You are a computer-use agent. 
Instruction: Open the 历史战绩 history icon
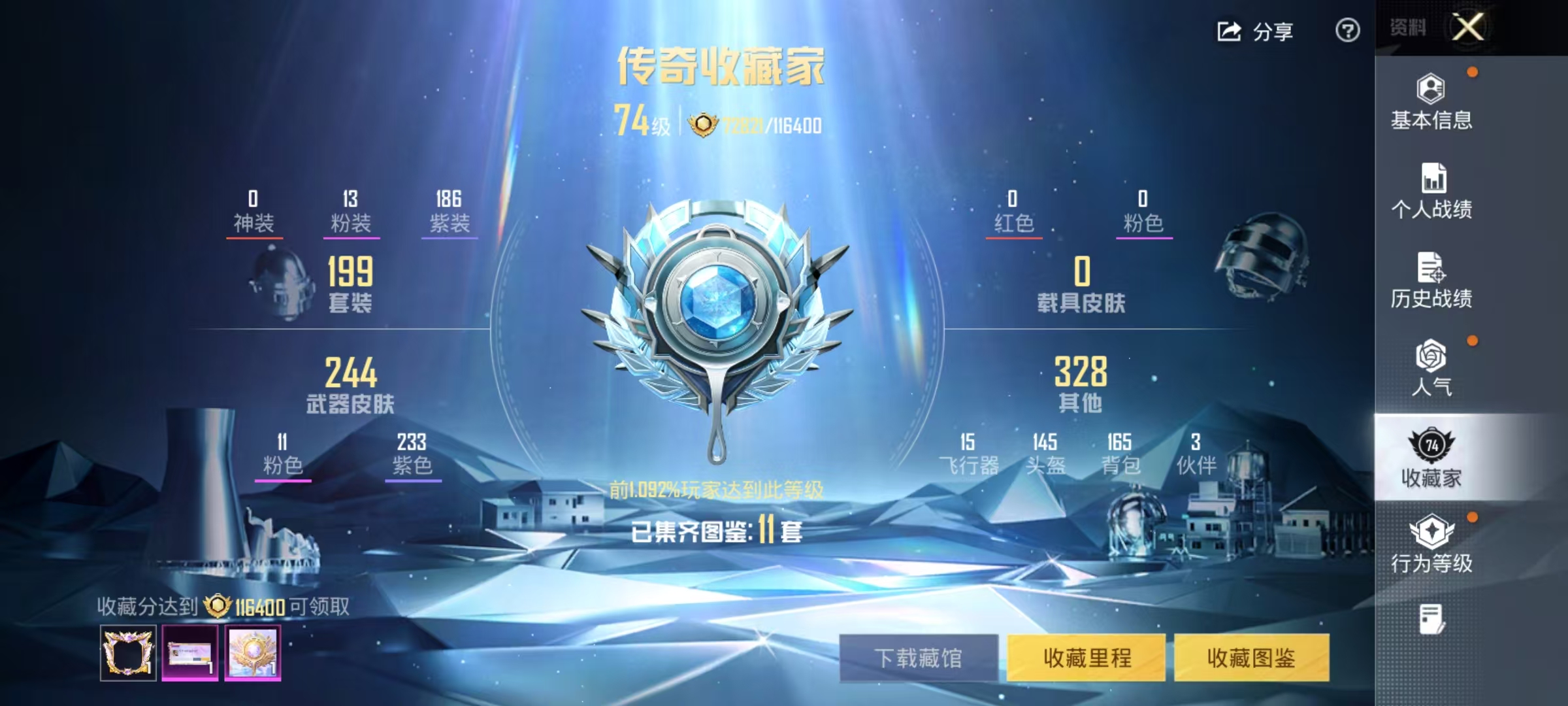tap(1431, 268)
